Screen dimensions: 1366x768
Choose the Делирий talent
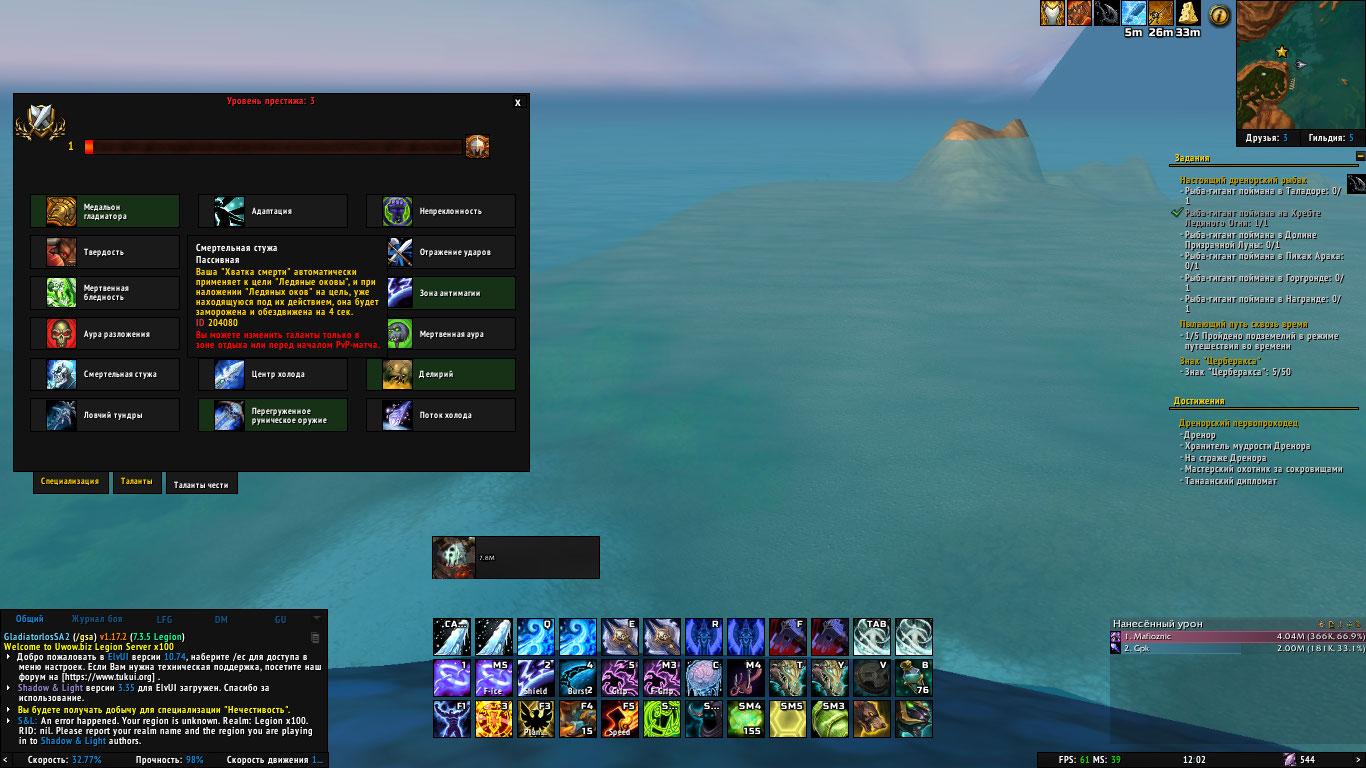(x=440, y=374)
